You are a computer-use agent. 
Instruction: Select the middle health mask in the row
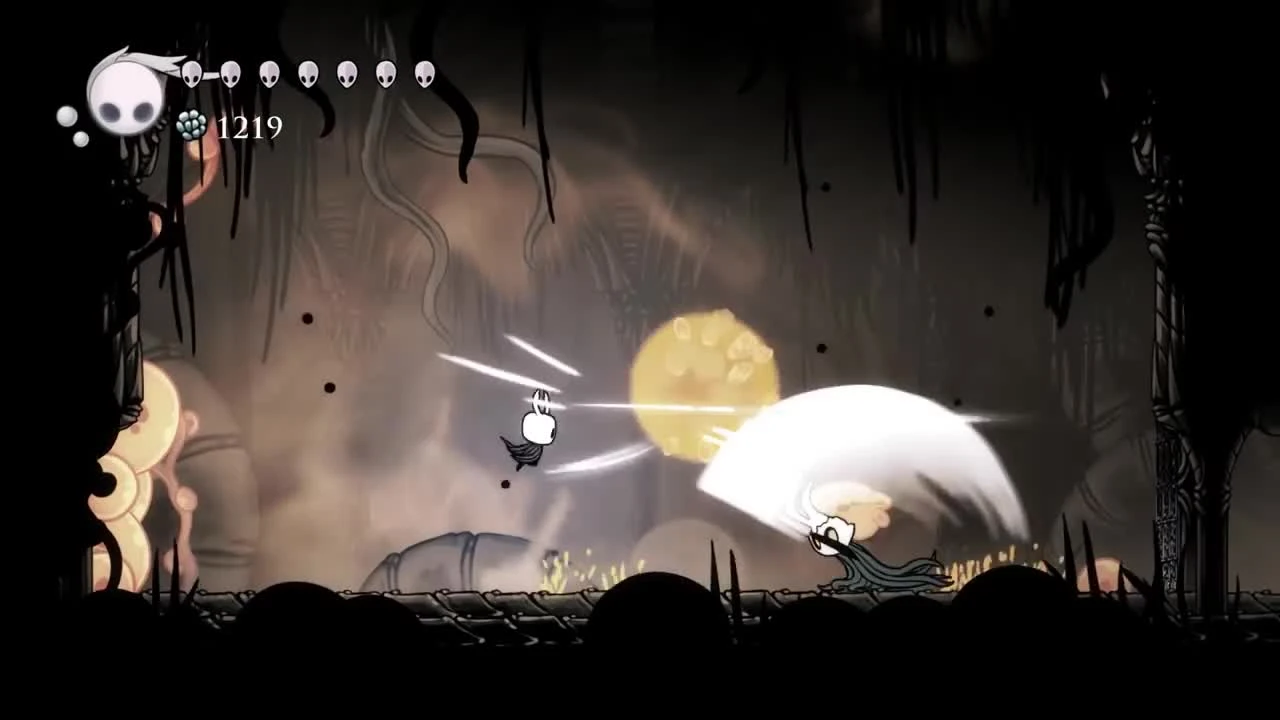tap(308, 74)
